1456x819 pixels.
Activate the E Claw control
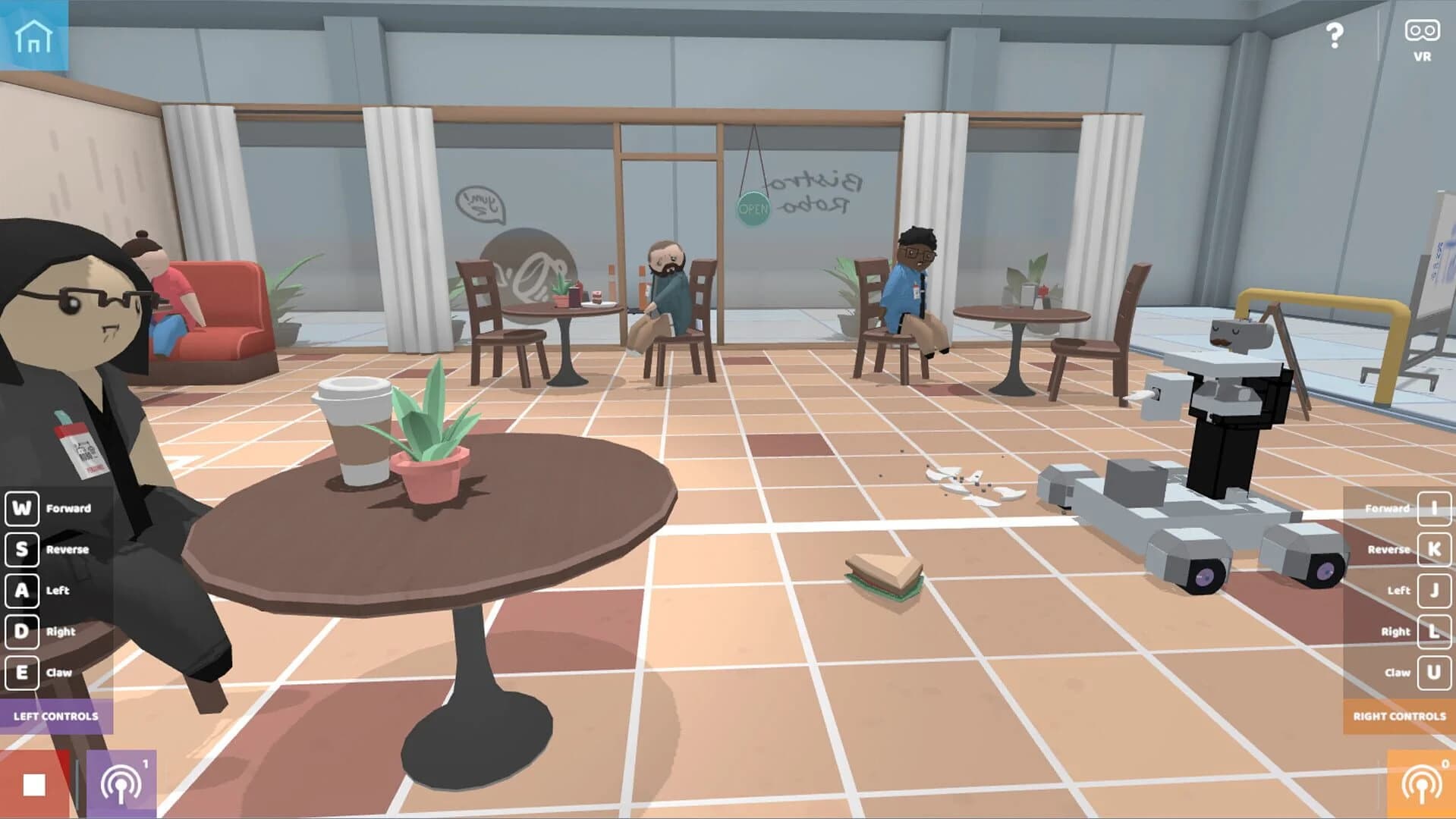pos(23,672)
